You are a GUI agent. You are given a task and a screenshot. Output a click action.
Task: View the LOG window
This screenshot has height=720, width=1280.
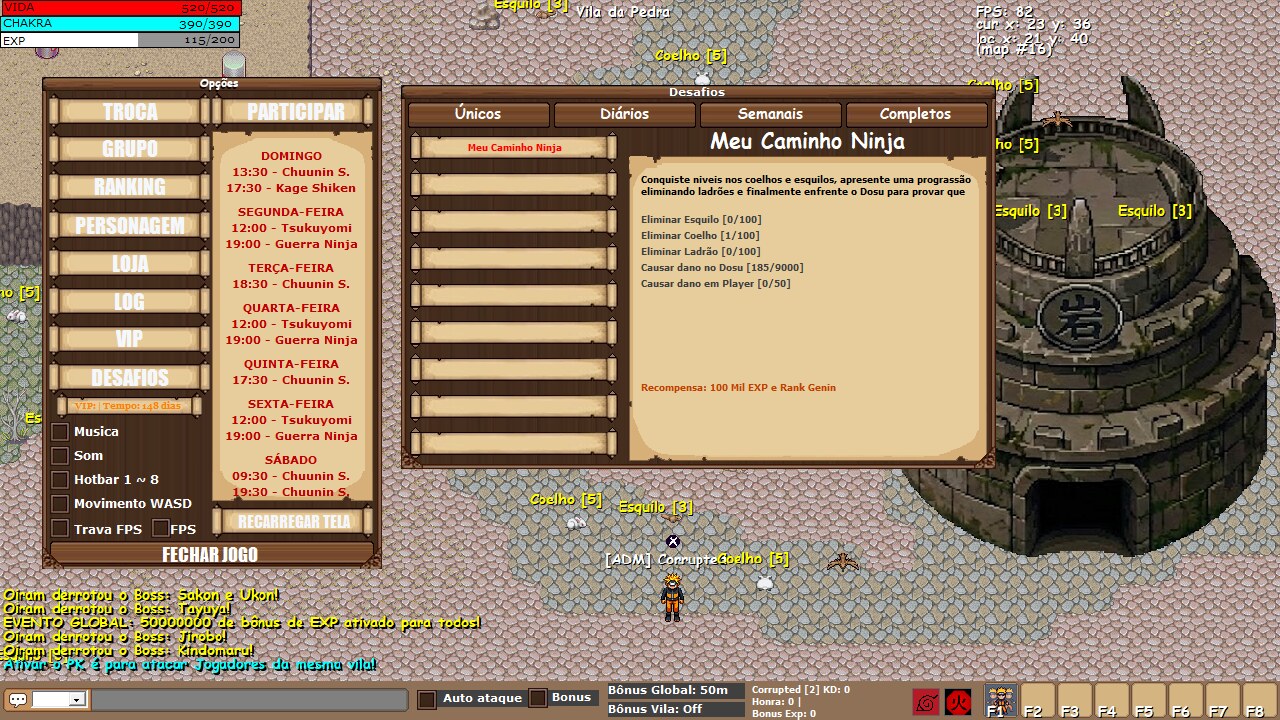130,301
